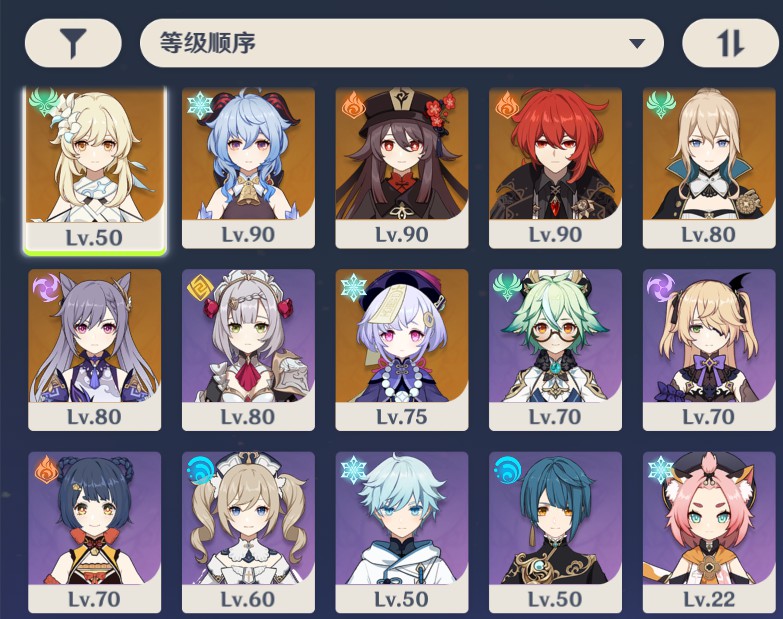Screen dimensions: 783x619
Task: Toggle ascending/descending sort order button
Action: (730, 43)
